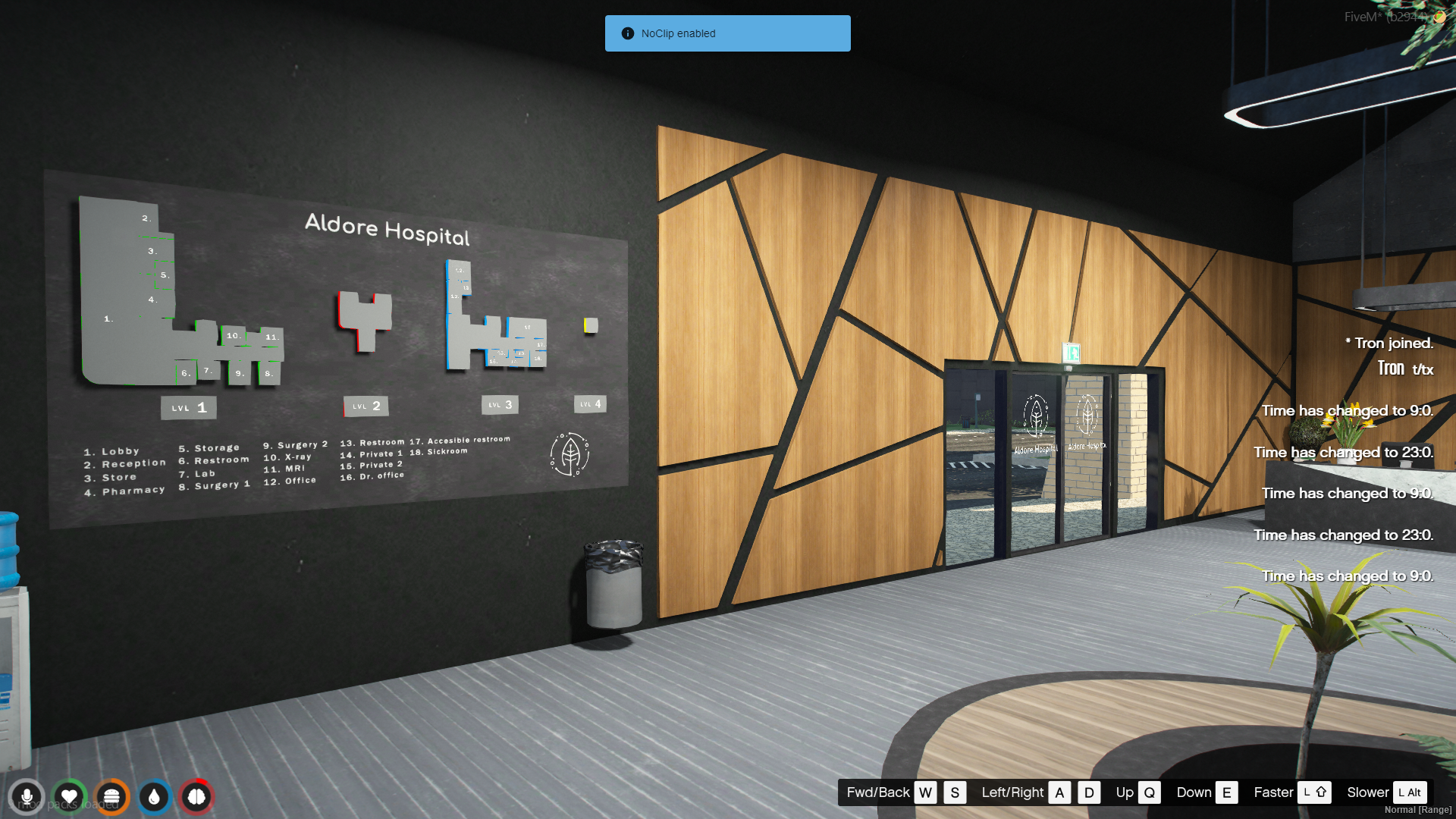Click the brain stress status icon

coord(196,797)
